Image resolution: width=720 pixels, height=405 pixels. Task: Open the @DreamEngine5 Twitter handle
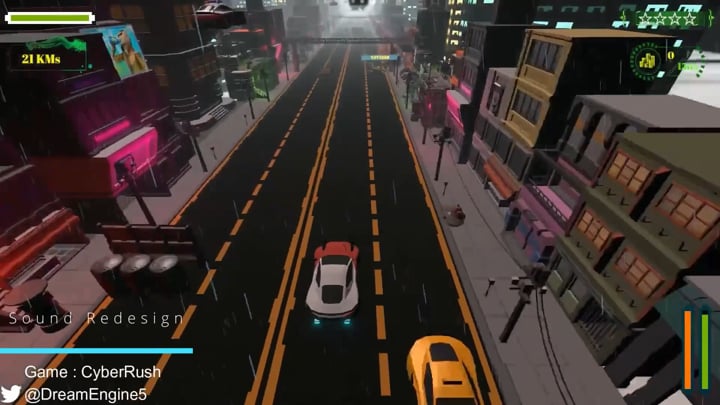[x=86, y=394]
